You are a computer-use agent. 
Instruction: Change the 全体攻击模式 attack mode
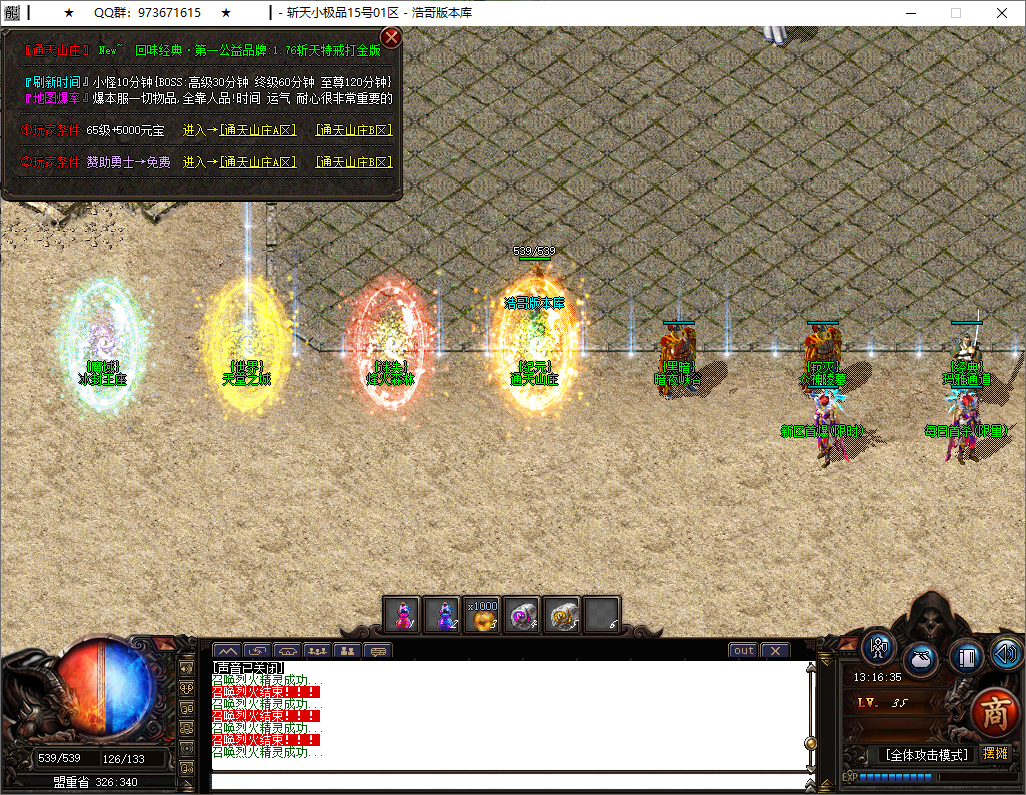pos(924,754)
